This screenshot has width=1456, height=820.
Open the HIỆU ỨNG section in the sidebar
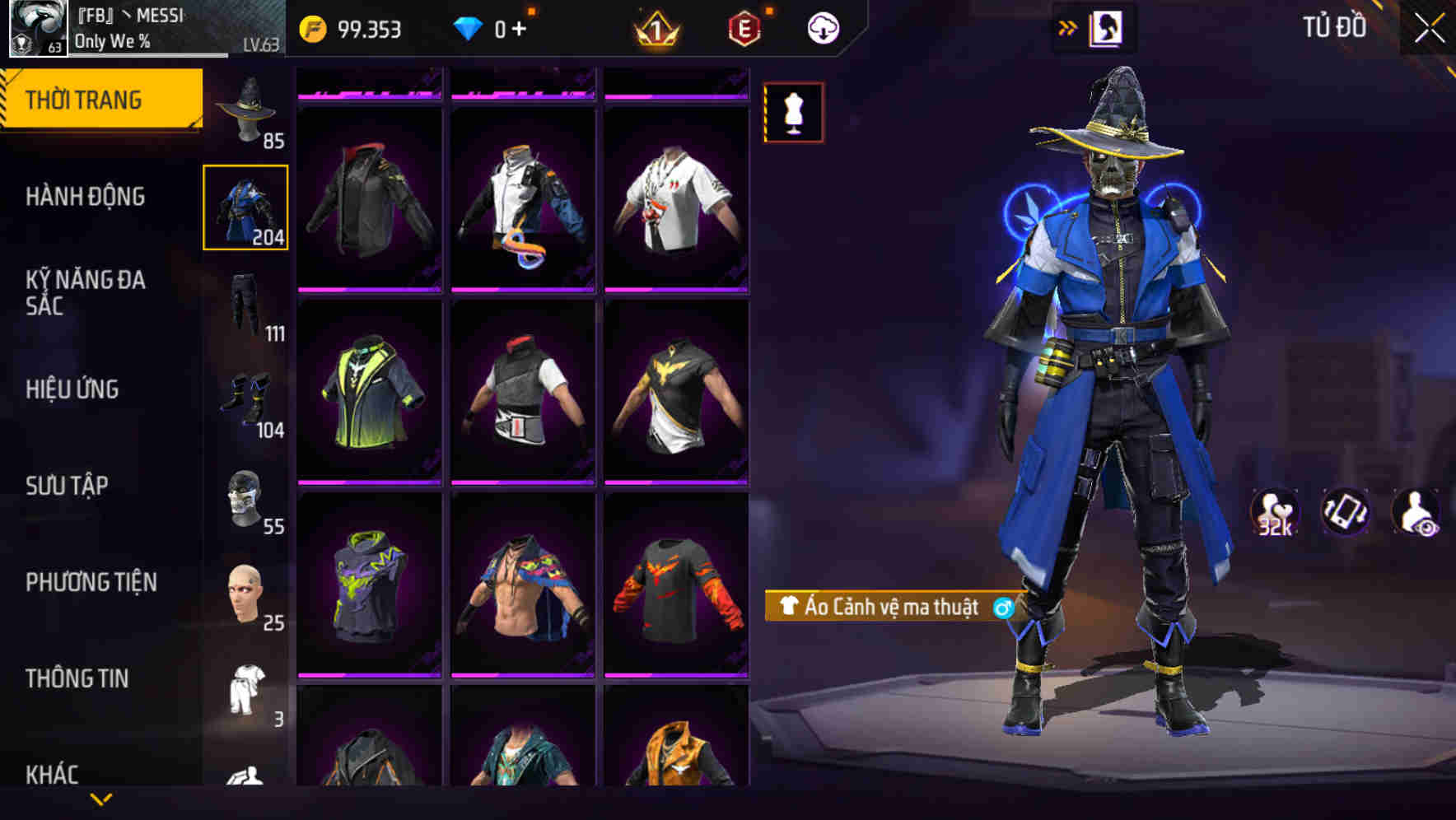point(82,389)
